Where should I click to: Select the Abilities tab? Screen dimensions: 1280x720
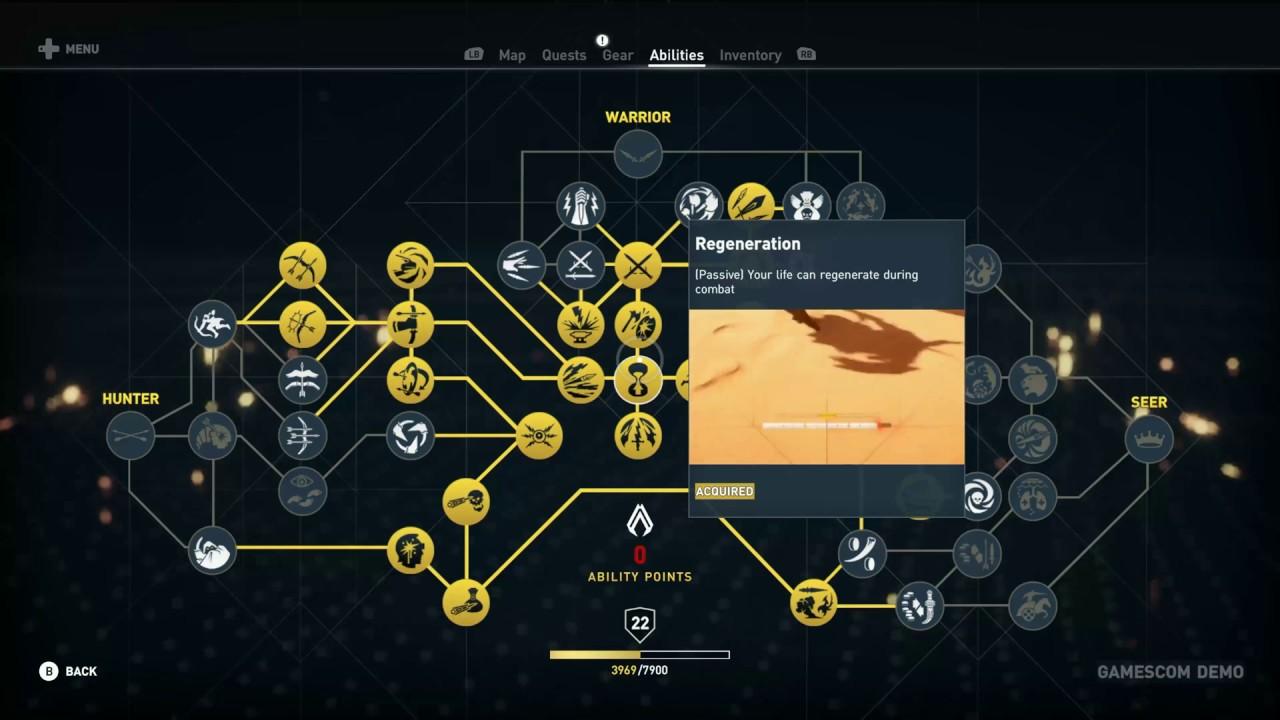[x=676, y=55]
